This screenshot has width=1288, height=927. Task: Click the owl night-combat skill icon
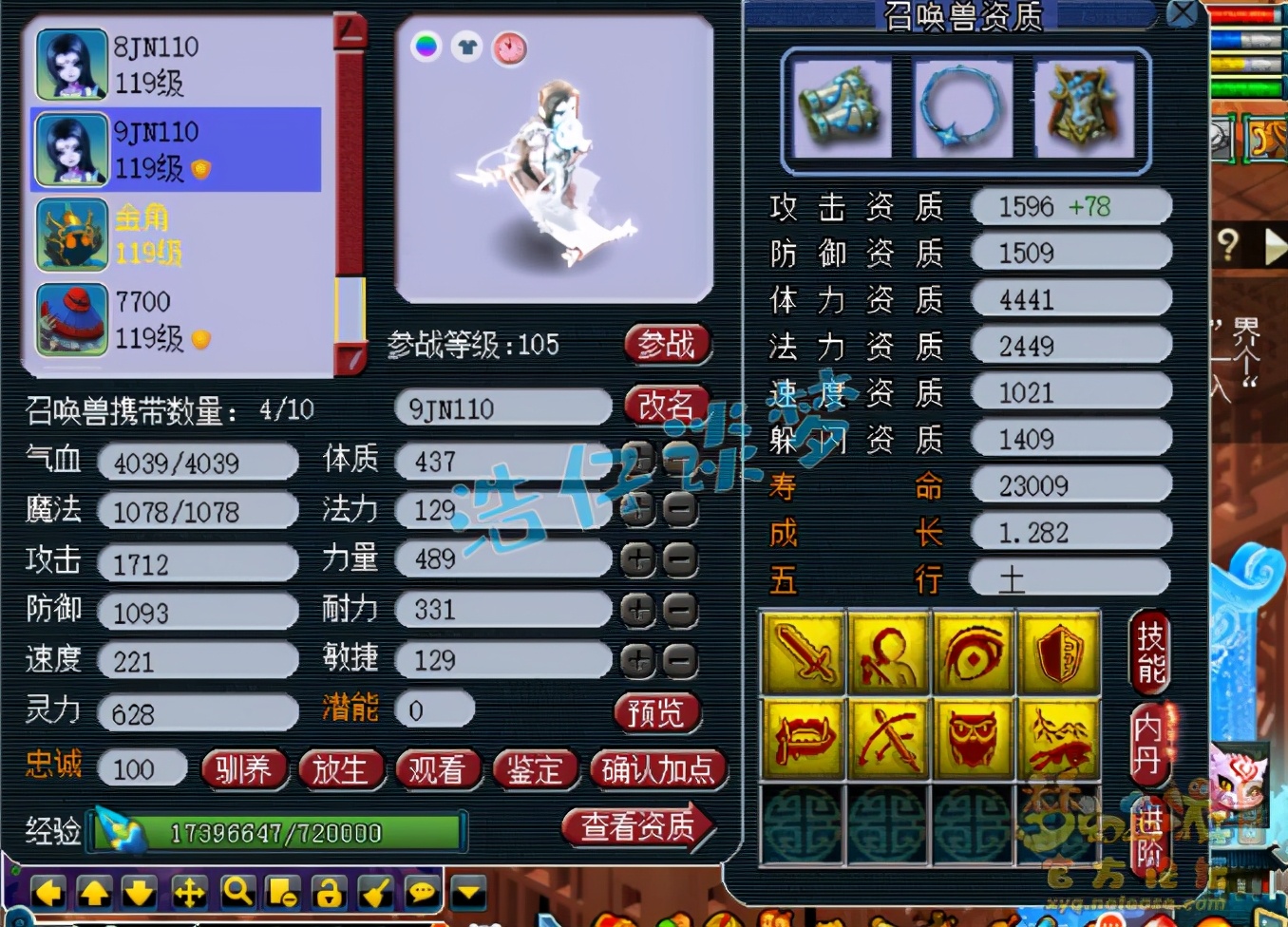click(x=973, y=738)
